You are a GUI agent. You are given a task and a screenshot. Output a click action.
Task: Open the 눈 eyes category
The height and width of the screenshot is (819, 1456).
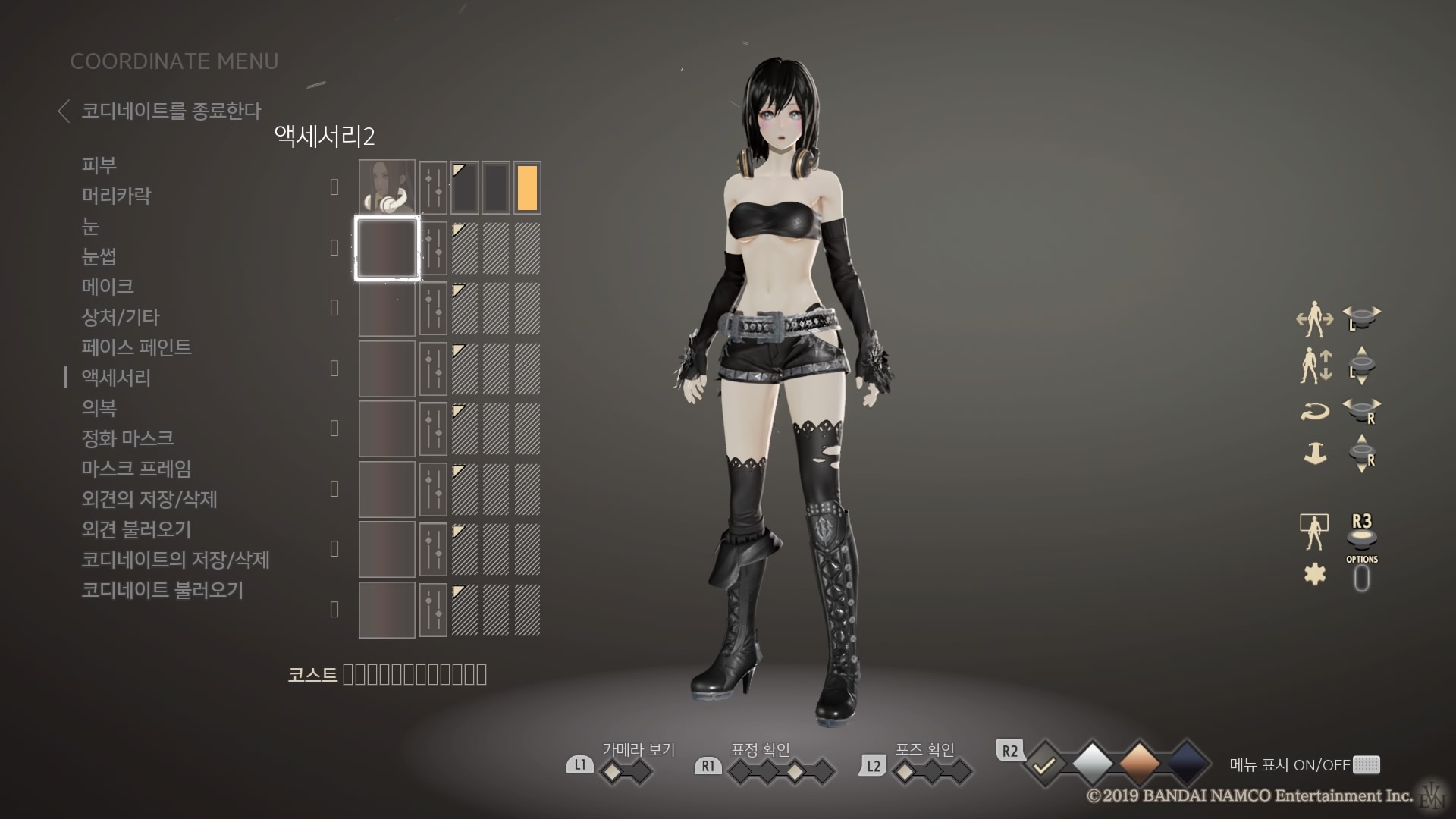(x=90, y=226)
